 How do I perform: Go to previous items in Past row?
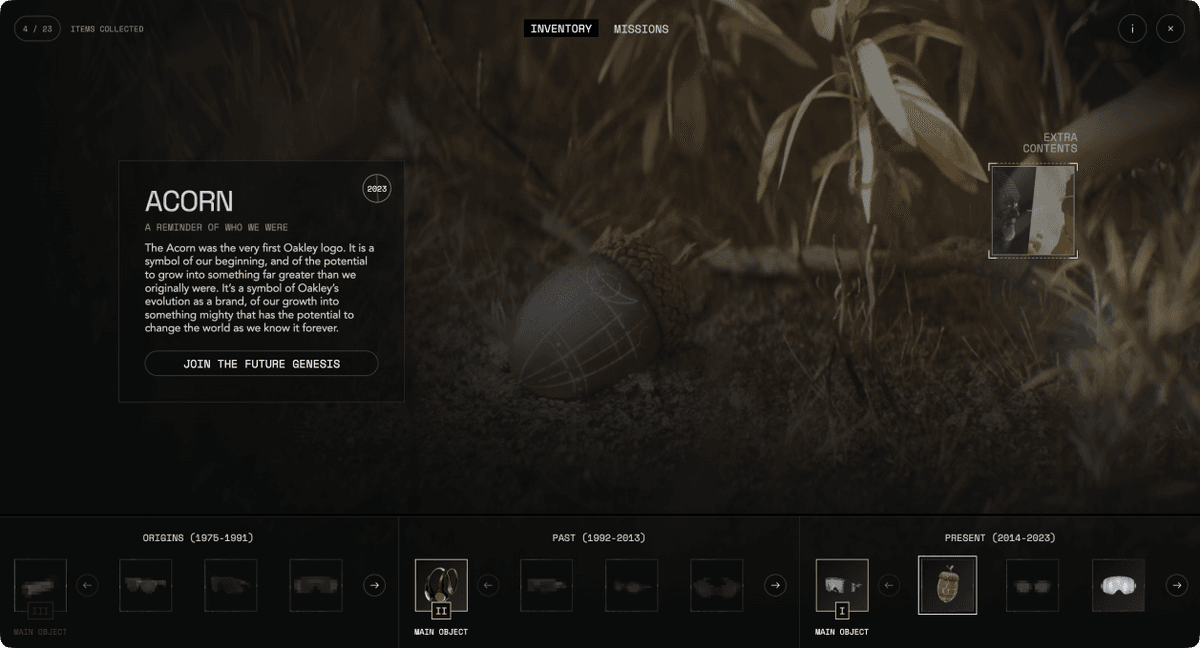pos(488,585)
